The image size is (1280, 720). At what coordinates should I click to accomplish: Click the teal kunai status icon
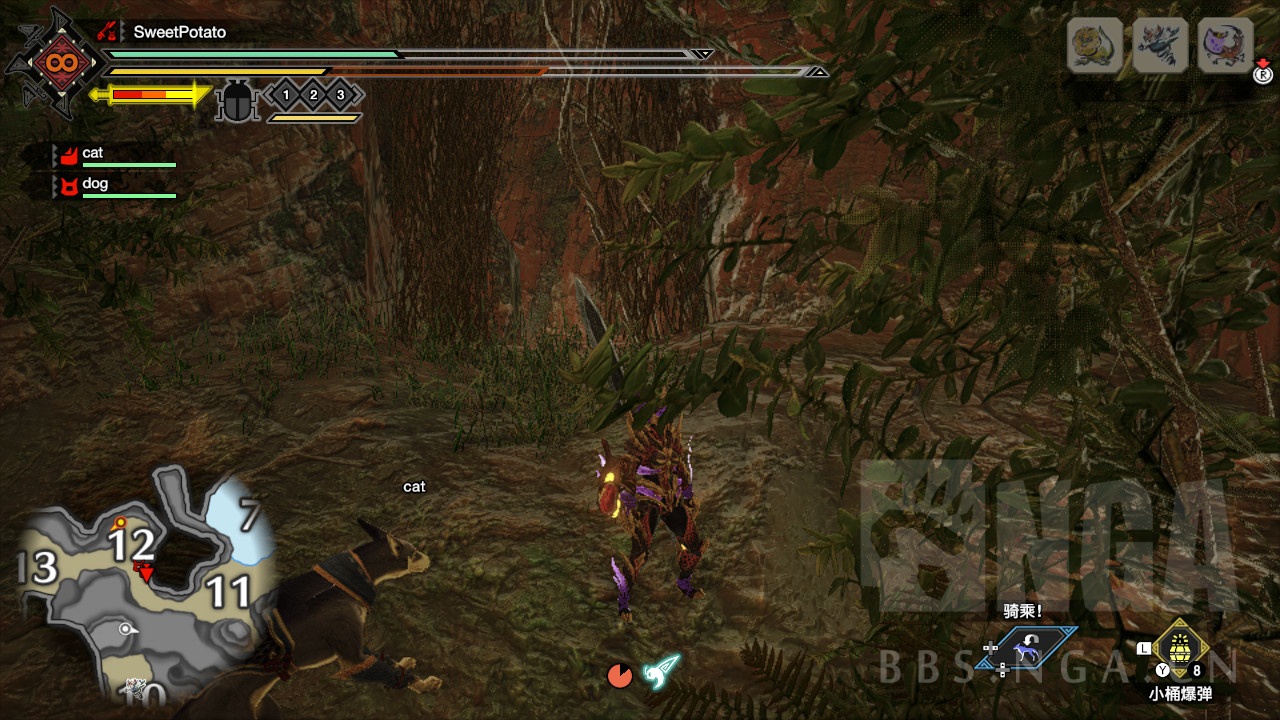point(661,671)
